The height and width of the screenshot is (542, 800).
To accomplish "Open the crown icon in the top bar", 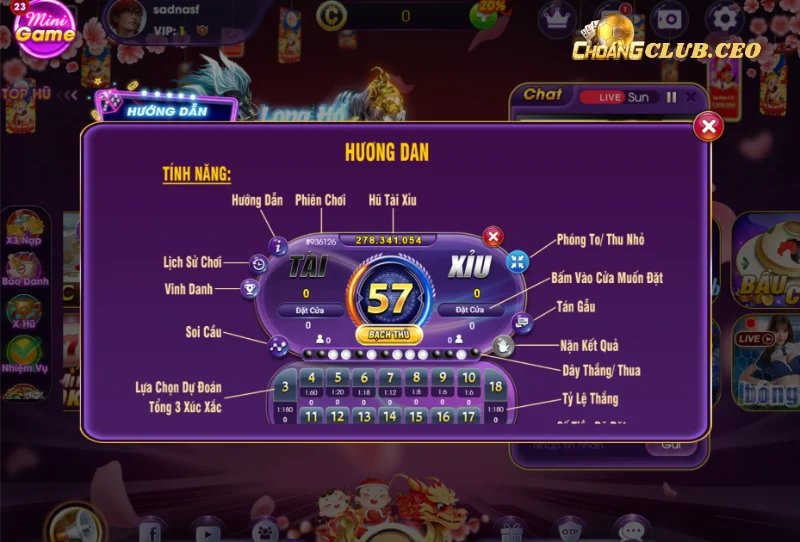I will tap(556, 17).
